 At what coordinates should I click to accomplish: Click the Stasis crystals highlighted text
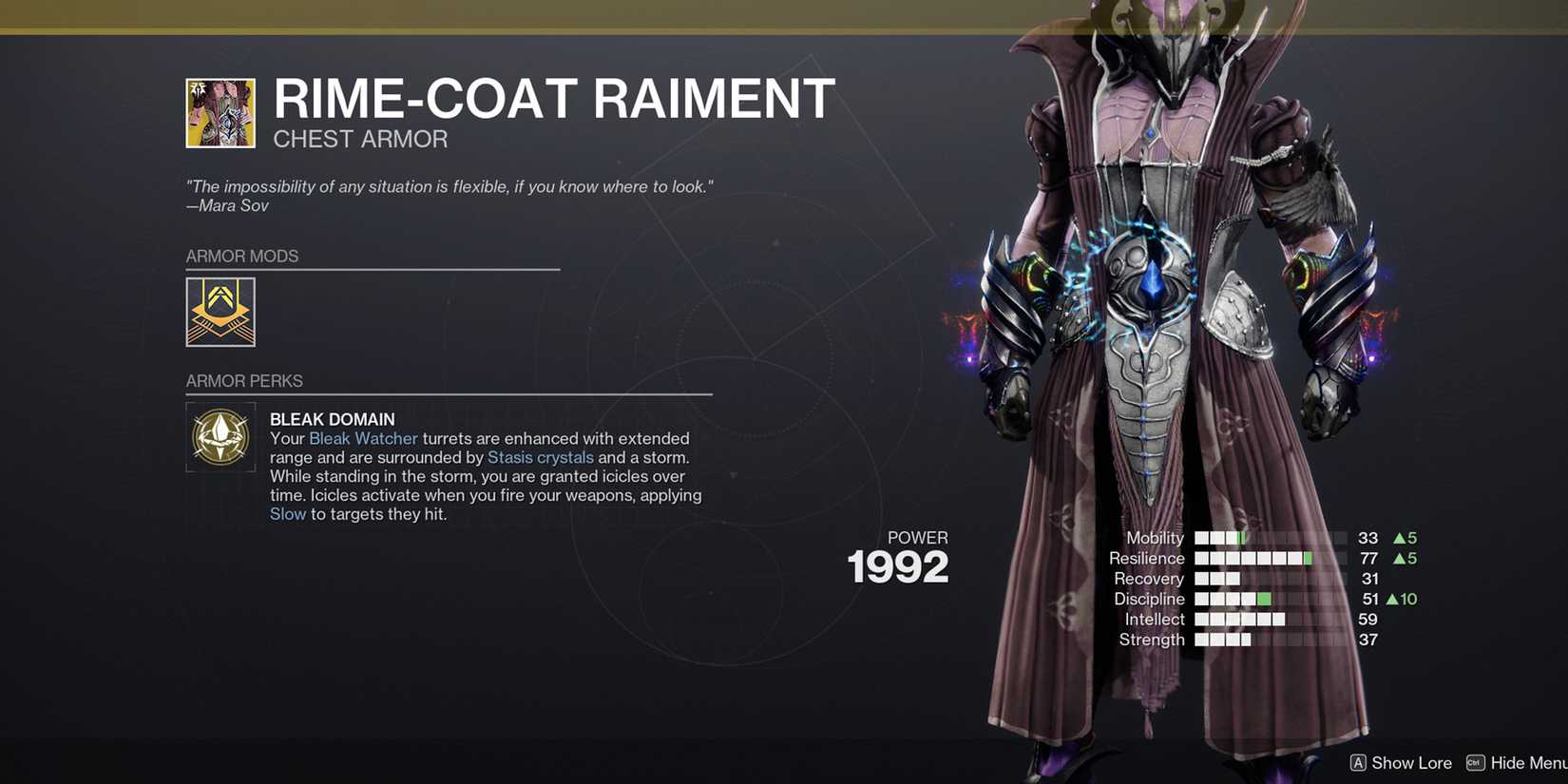[x=540, y=457]
